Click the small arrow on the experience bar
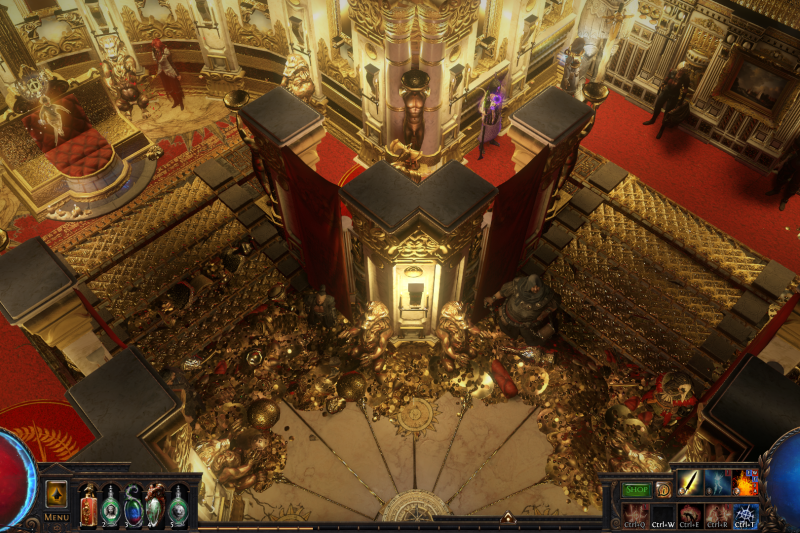Image resolution: width=800 pixels, height=533 pixels. click(507, 518)
